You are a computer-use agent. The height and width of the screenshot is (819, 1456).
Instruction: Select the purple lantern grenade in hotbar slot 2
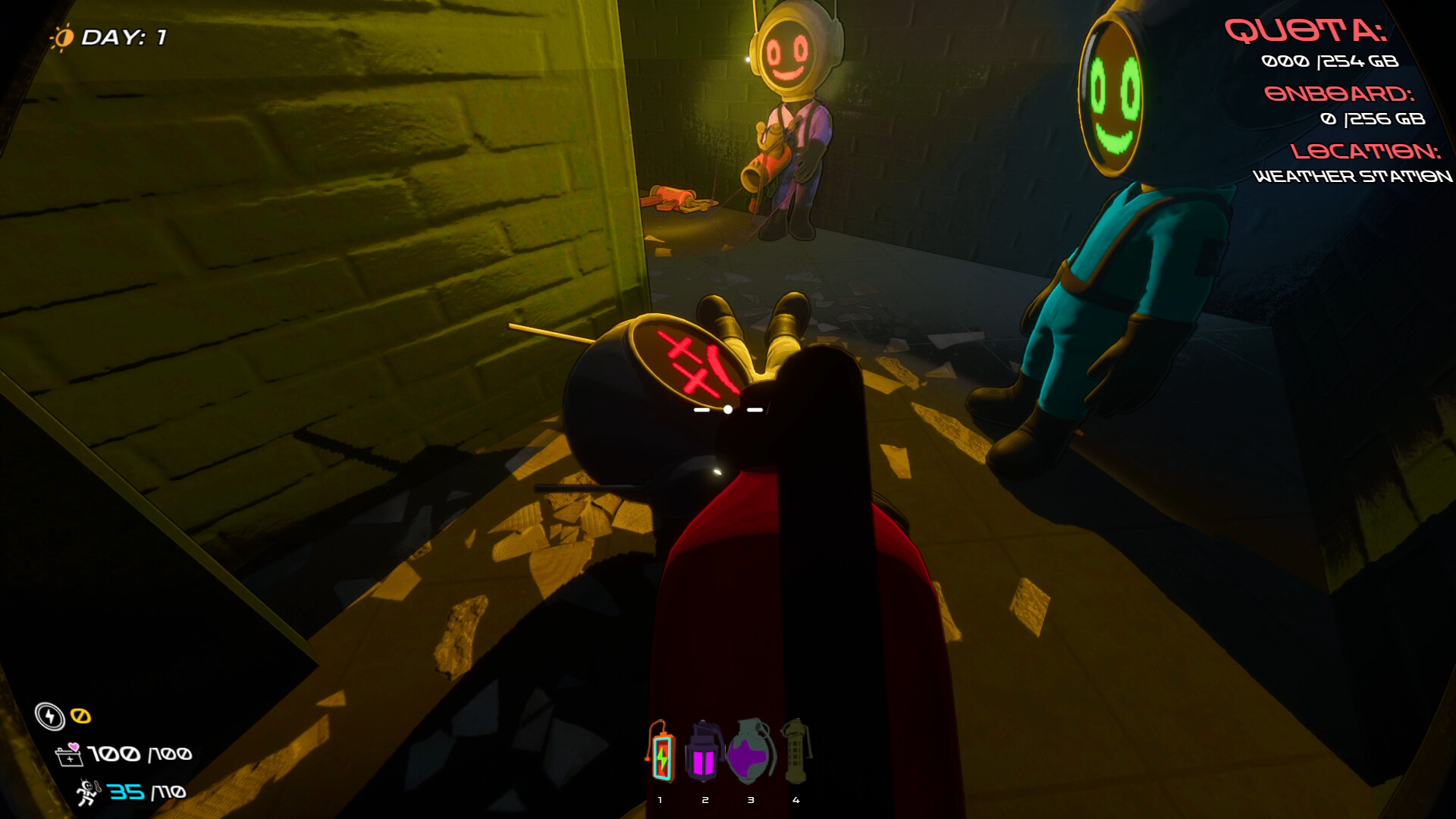point(704,755)
